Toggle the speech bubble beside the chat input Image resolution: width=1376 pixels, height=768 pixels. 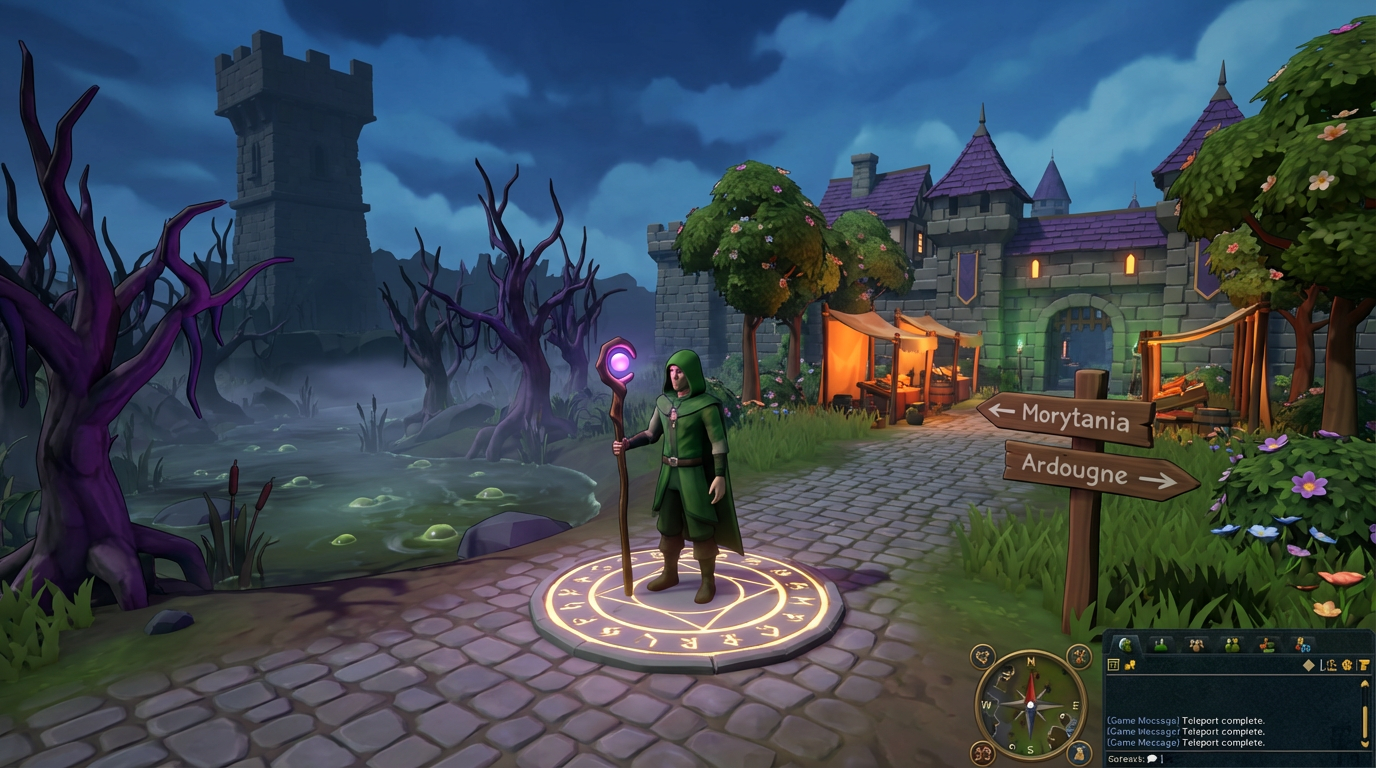[1152, 759]
